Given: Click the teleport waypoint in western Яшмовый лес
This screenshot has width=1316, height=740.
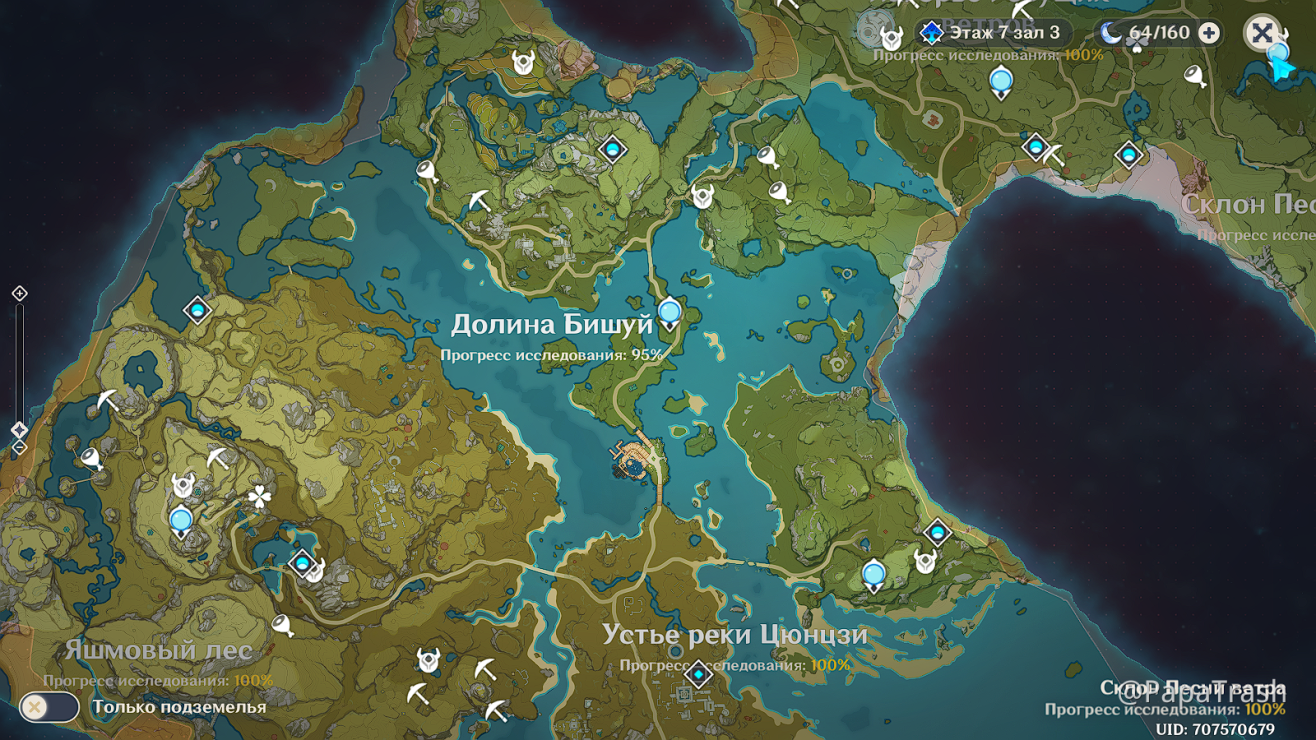Looking at the screenshot, I should coord(181,518).
